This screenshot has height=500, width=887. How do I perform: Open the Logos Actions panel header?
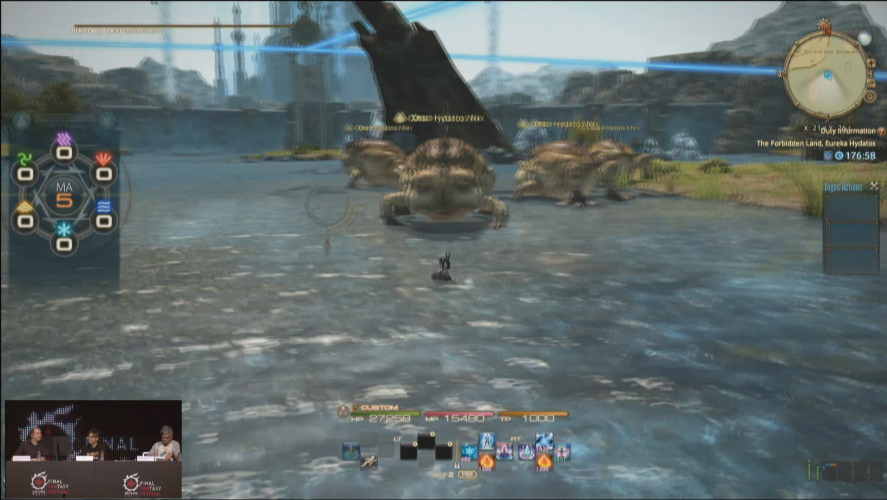[x=843, y=186]
